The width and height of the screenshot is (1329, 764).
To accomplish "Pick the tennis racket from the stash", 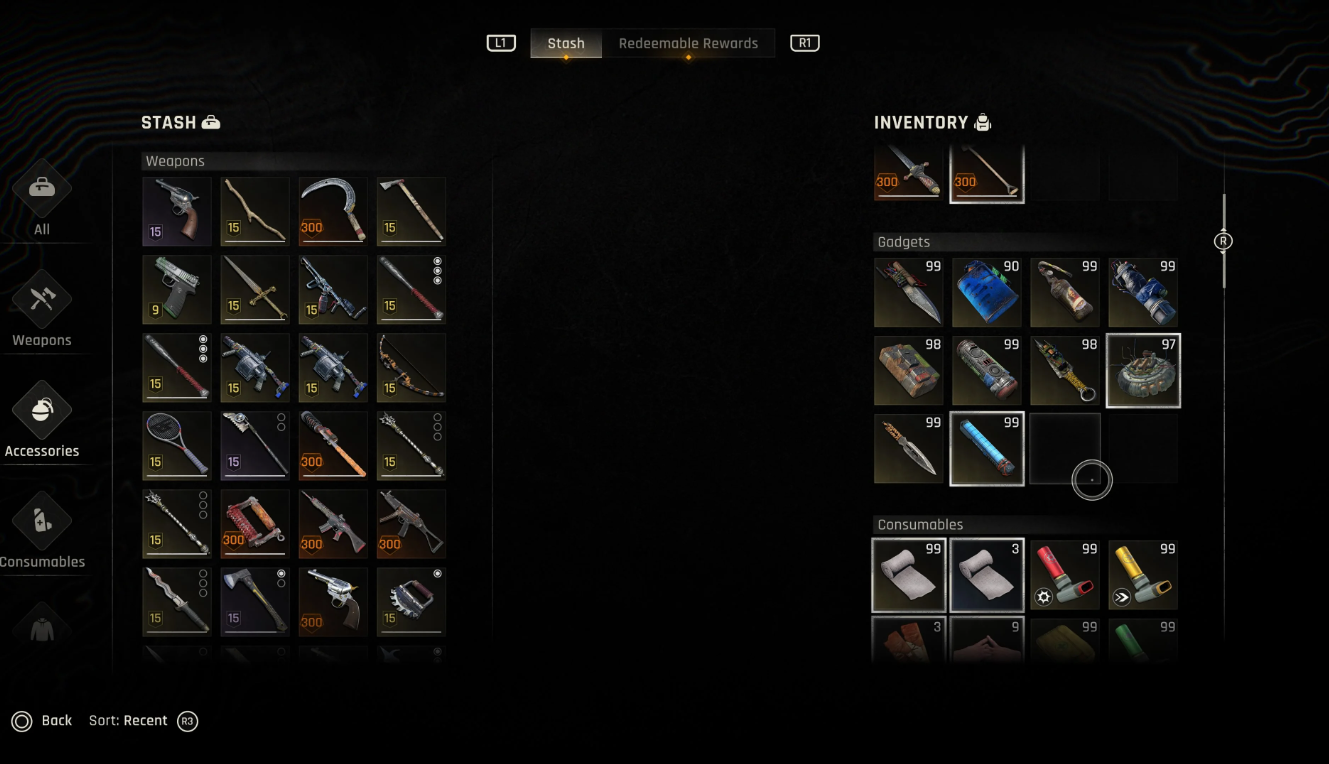I will (177, 445).
